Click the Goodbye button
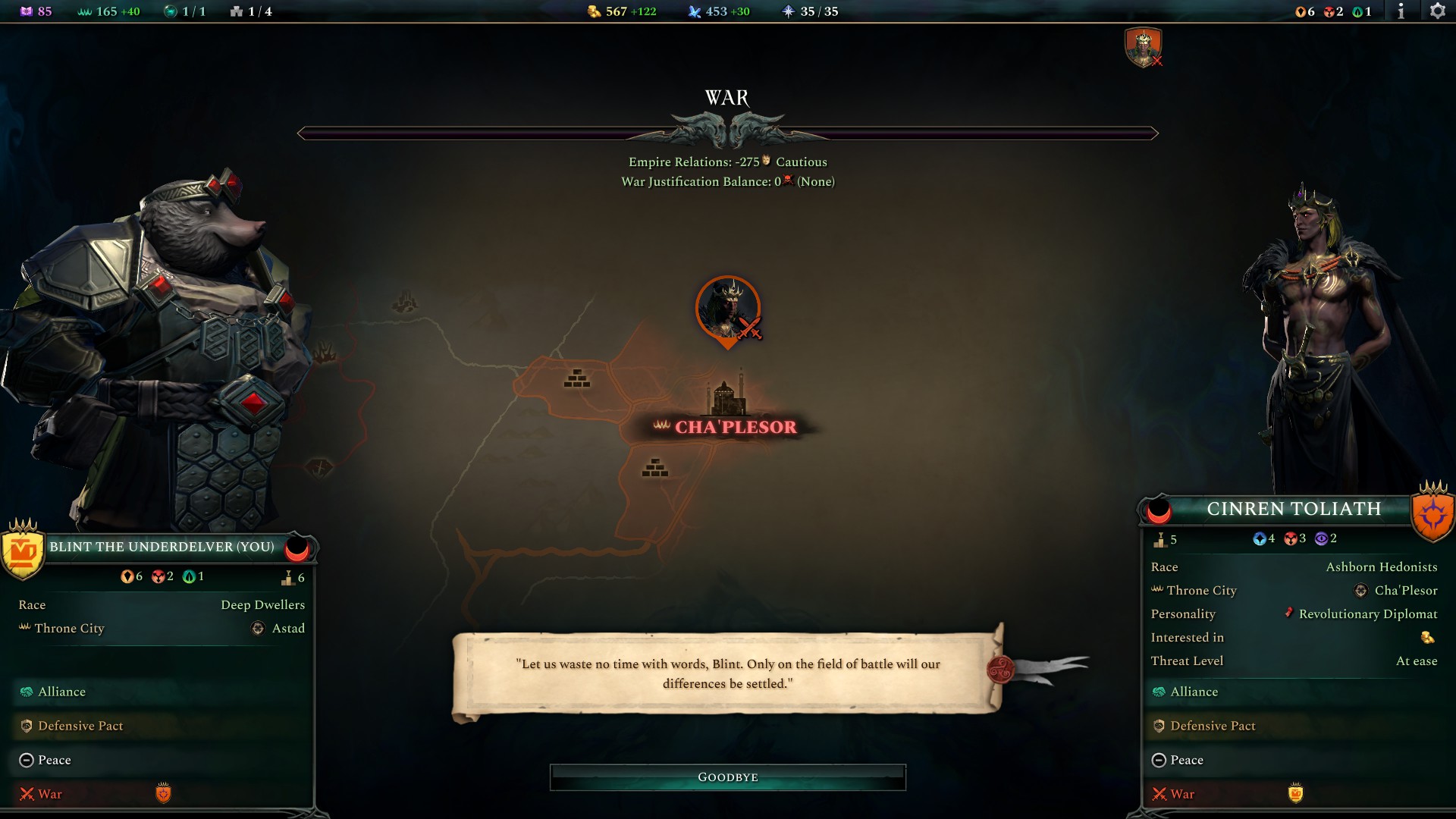Screen dimensions: 1456x819 click(x=727, y=777)
